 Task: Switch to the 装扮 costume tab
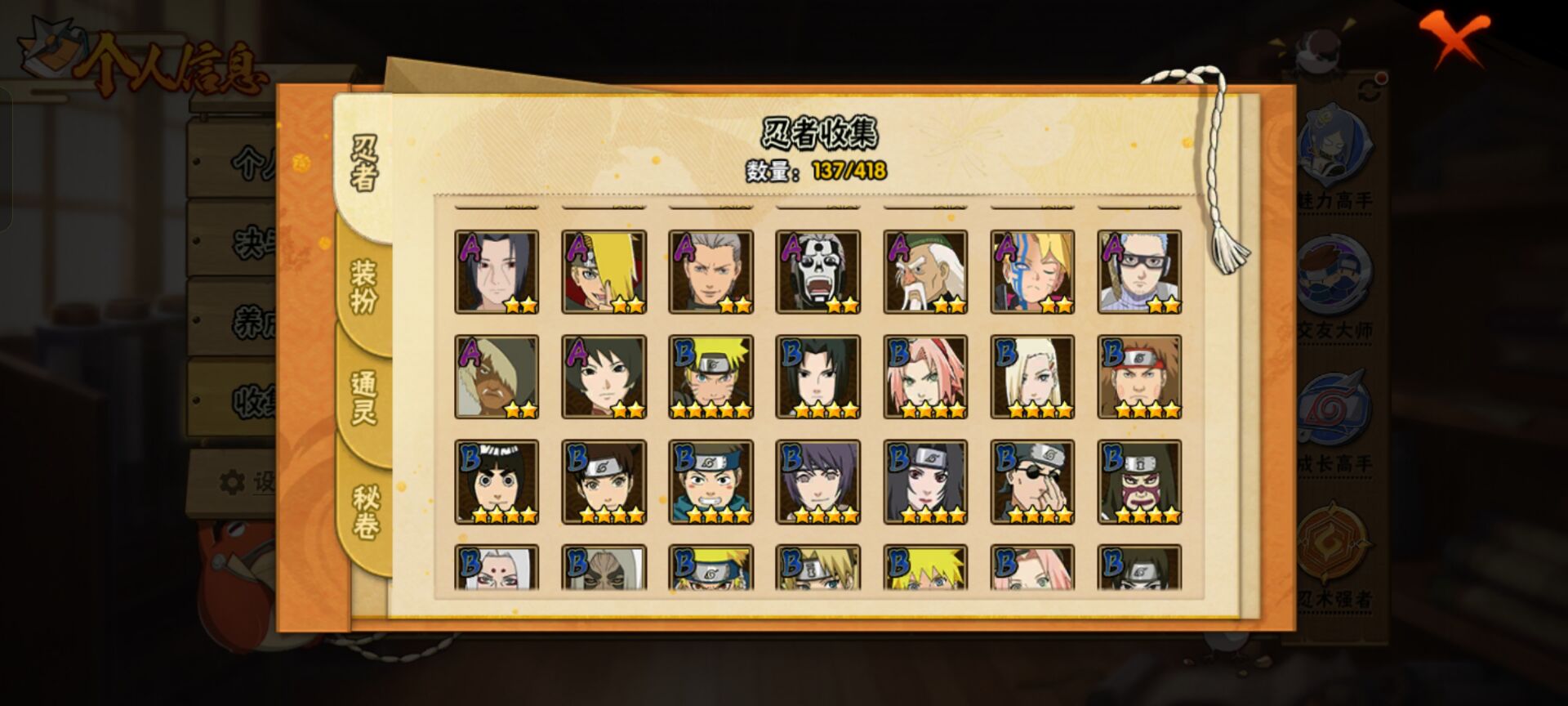tap(363, 287)
